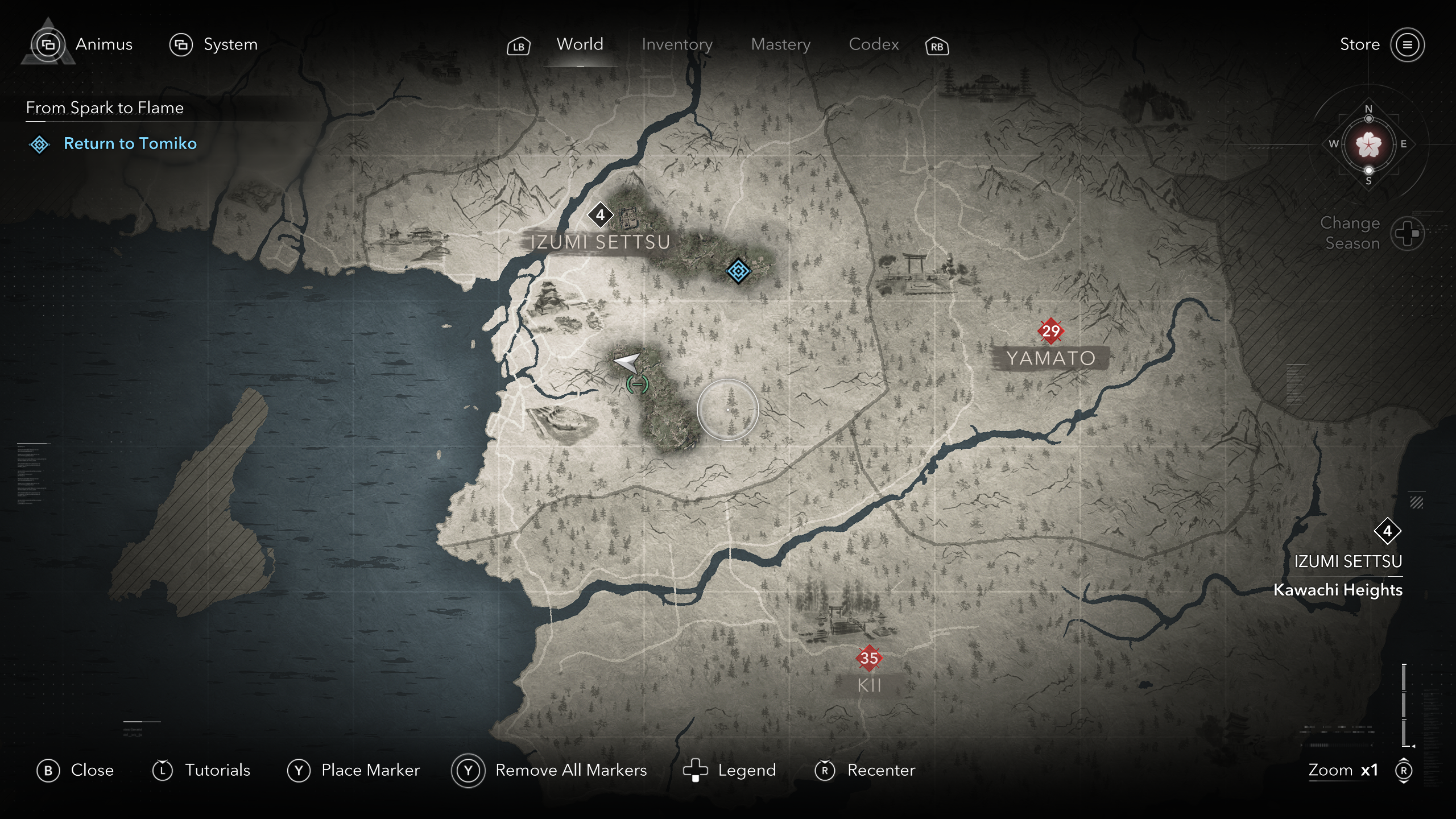Click the Izumi Settsu level 4 map marker

click(600, 215)
